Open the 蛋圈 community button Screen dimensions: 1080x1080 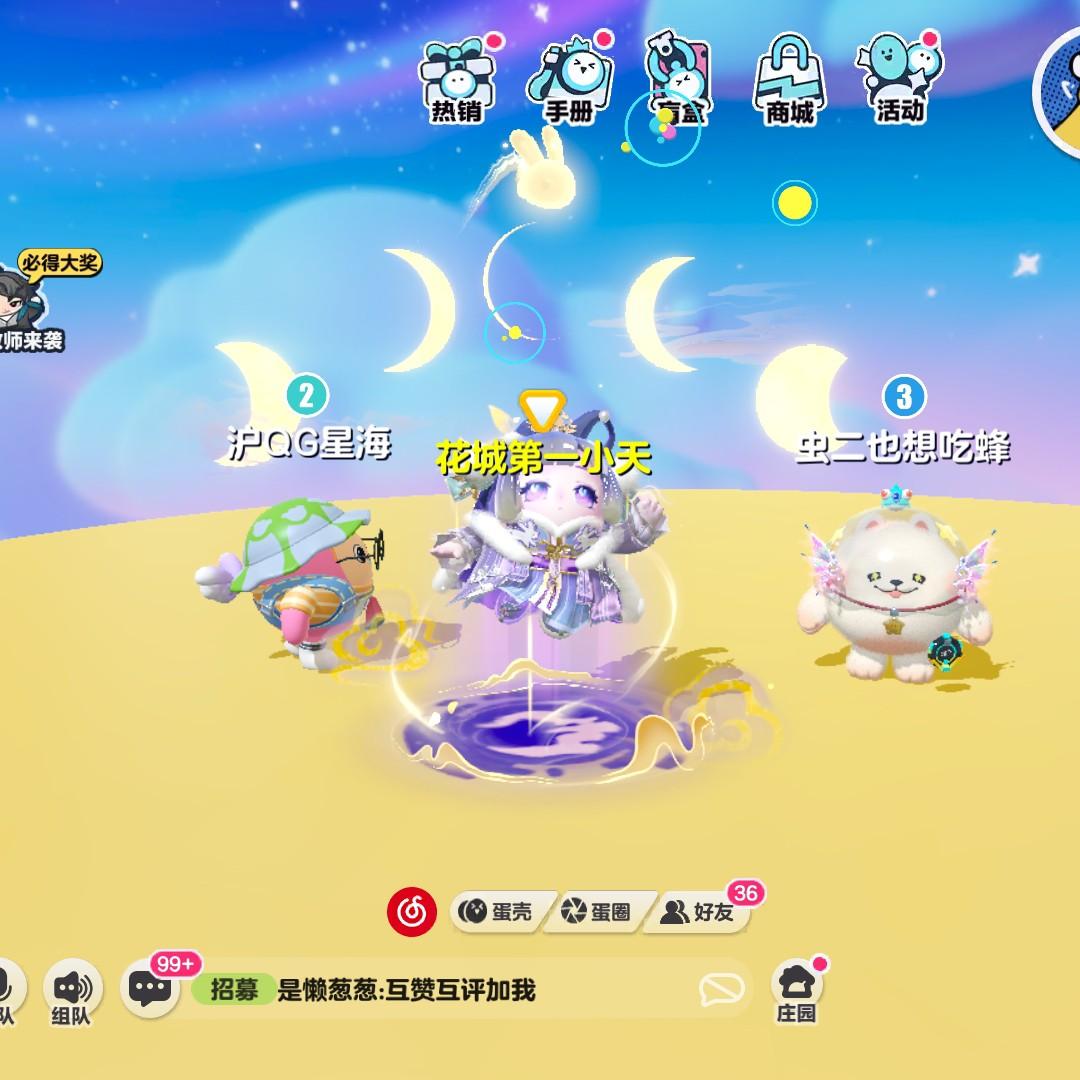point(598,911)
